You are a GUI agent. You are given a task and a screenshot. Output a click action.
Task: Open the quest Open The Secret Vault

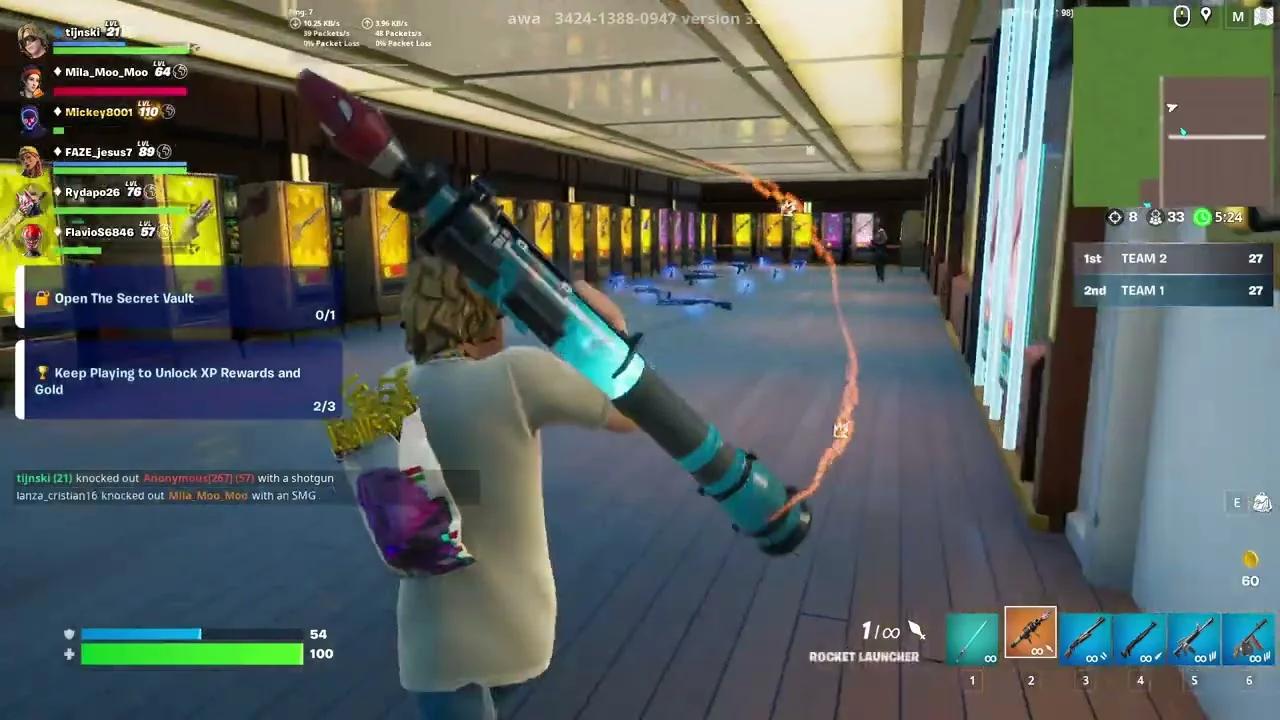tap(125, 298)
